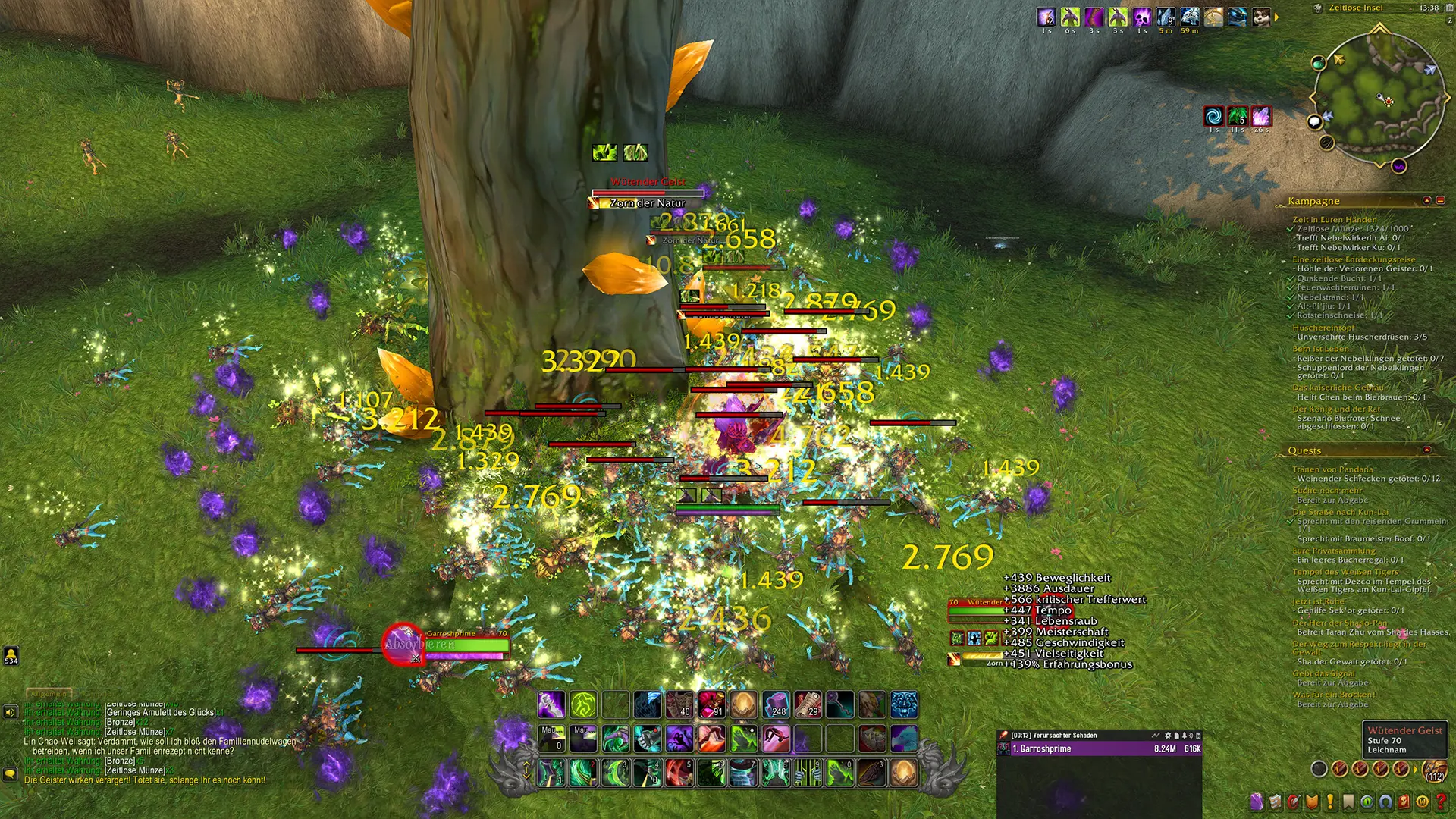Open the main backpack with count 112

[1433, 770]
